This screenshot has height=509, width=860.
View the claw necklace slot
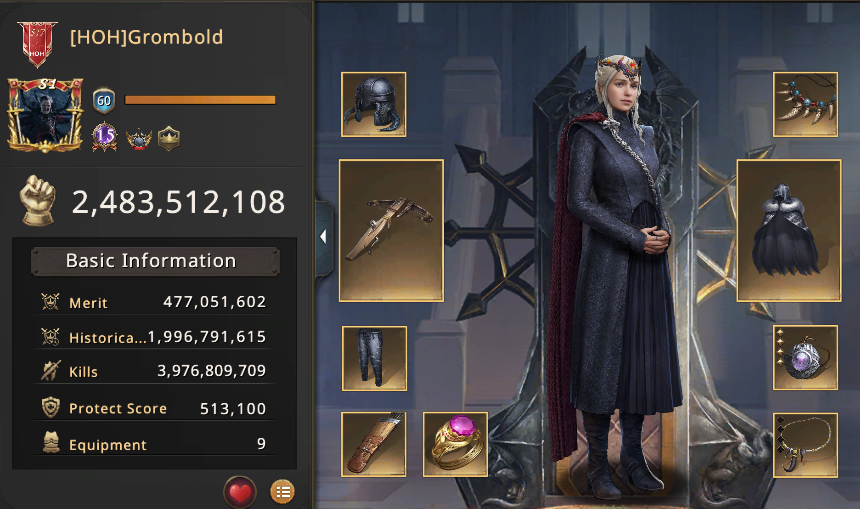805,104
